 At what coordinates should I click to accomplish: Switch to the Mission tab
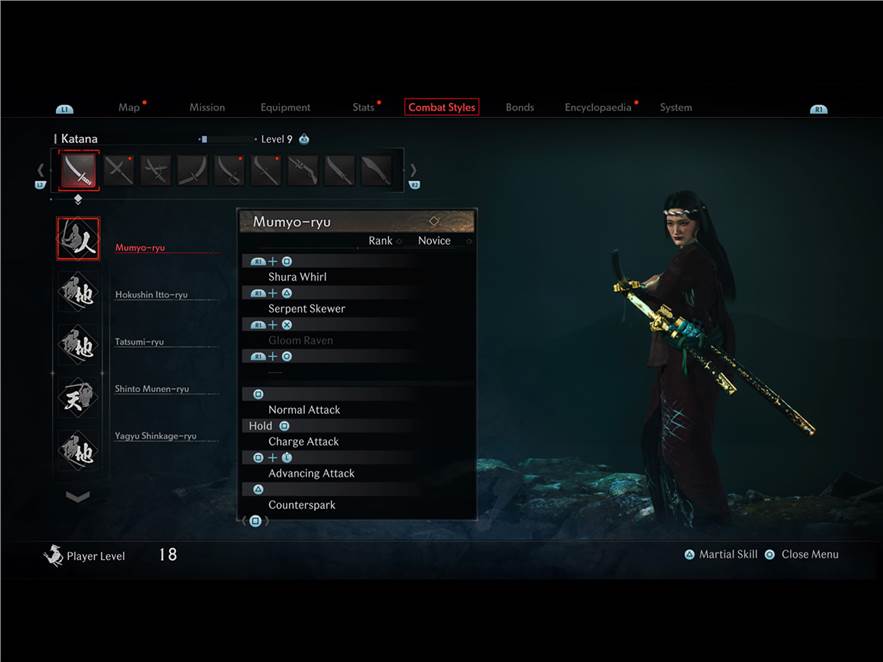pyautogui.click(x=207, y=108)
